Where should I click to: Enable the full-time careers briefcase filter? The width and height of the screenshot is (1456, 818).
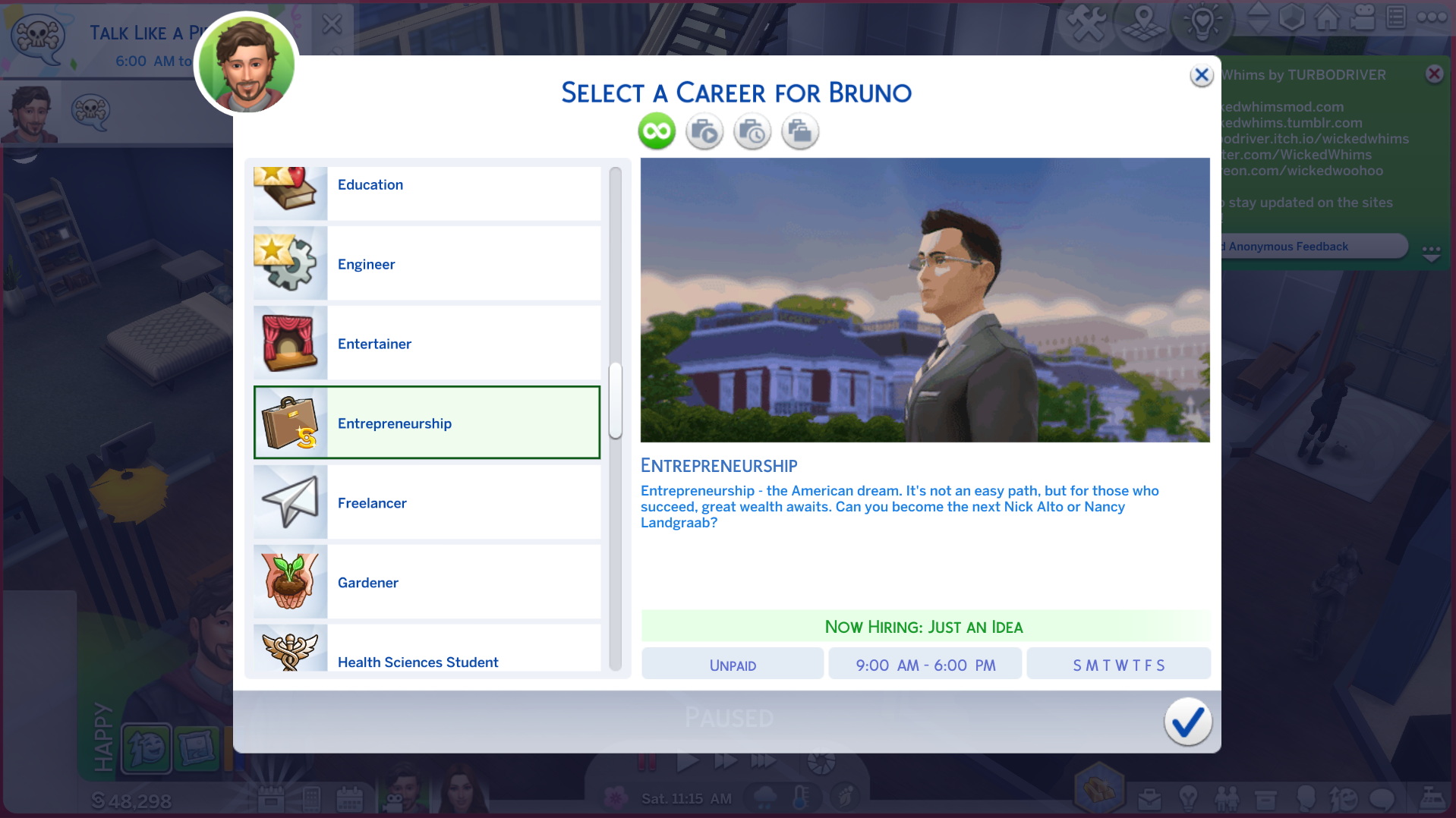tap(800, 131)
